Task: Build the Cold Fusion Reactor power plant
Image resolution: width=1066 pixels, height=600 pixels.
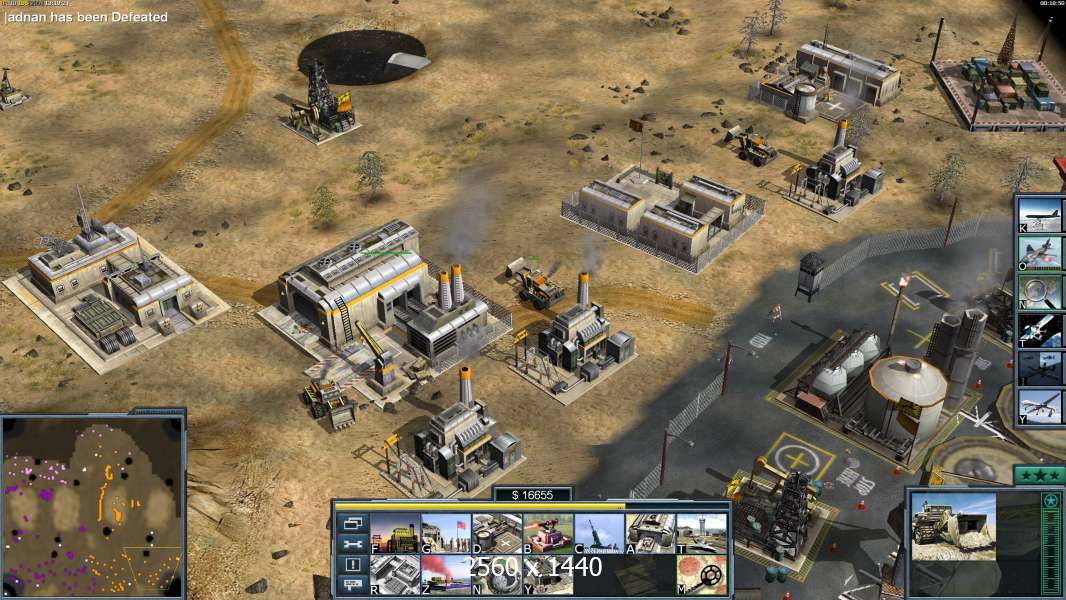Action: pyautogui.click(x=395, y=533)
